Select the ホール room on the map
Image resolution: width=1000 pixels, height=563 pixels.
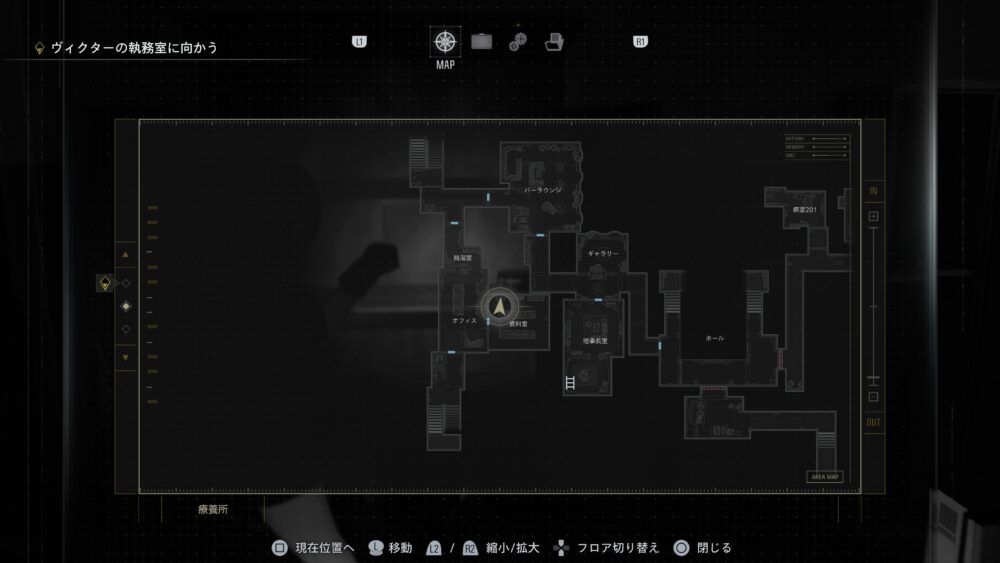[714, 338]
